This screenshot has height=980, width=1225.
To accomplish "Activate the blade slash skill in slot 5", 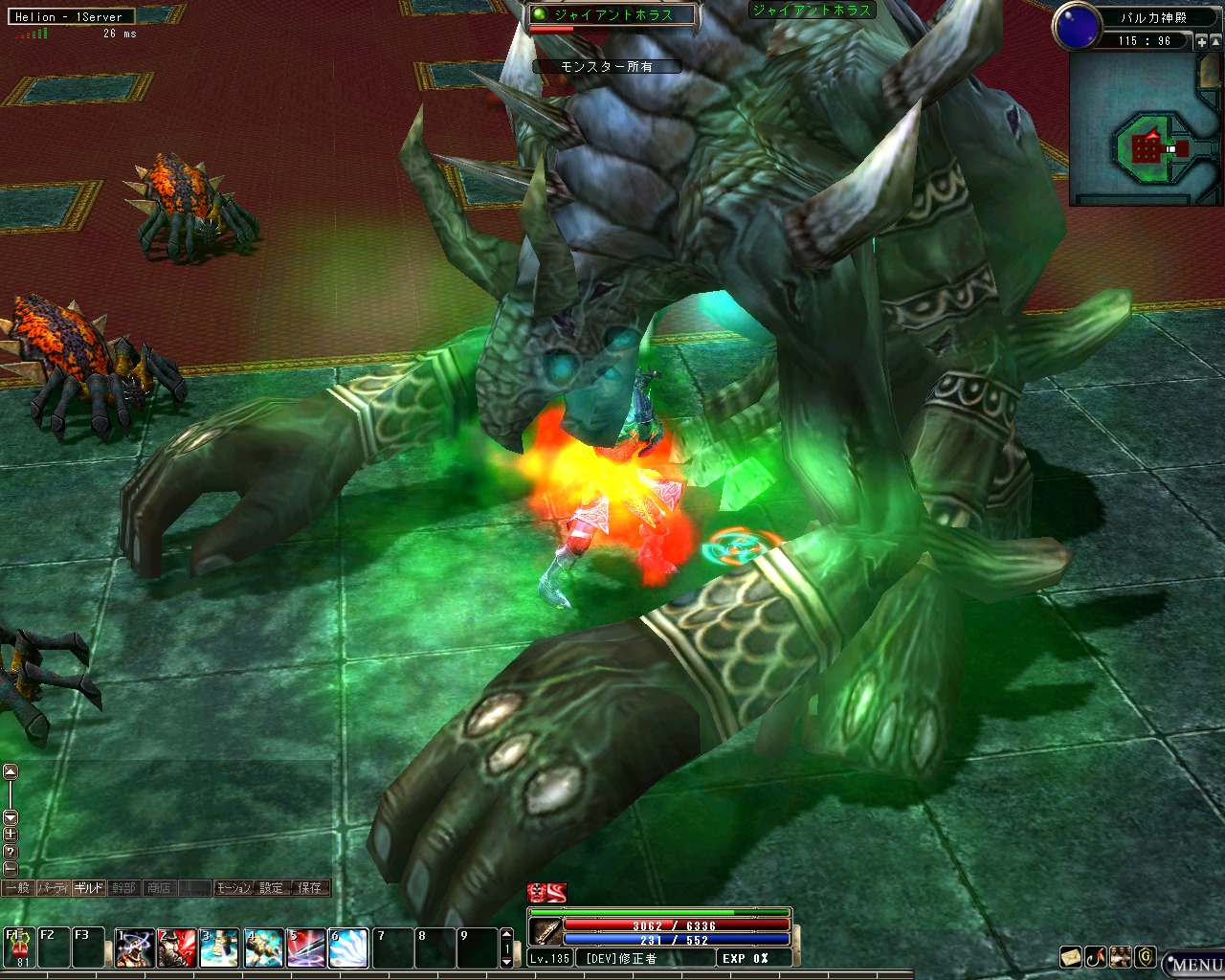I will point(306,947).
